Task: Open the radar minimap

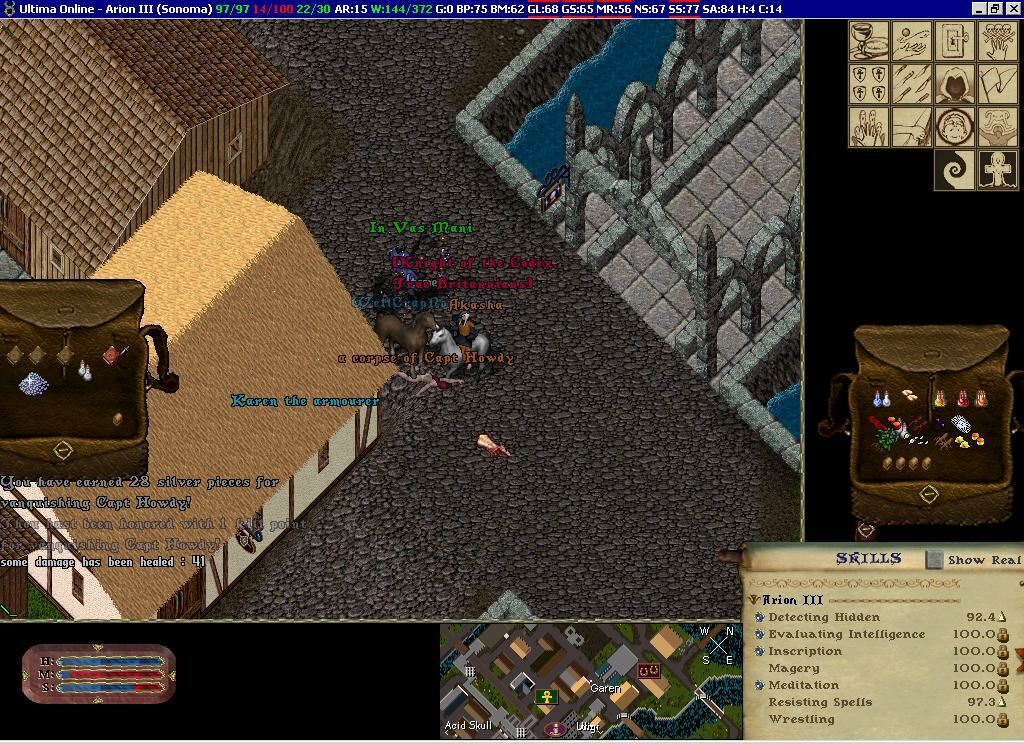Action: (x=590, y=682)
